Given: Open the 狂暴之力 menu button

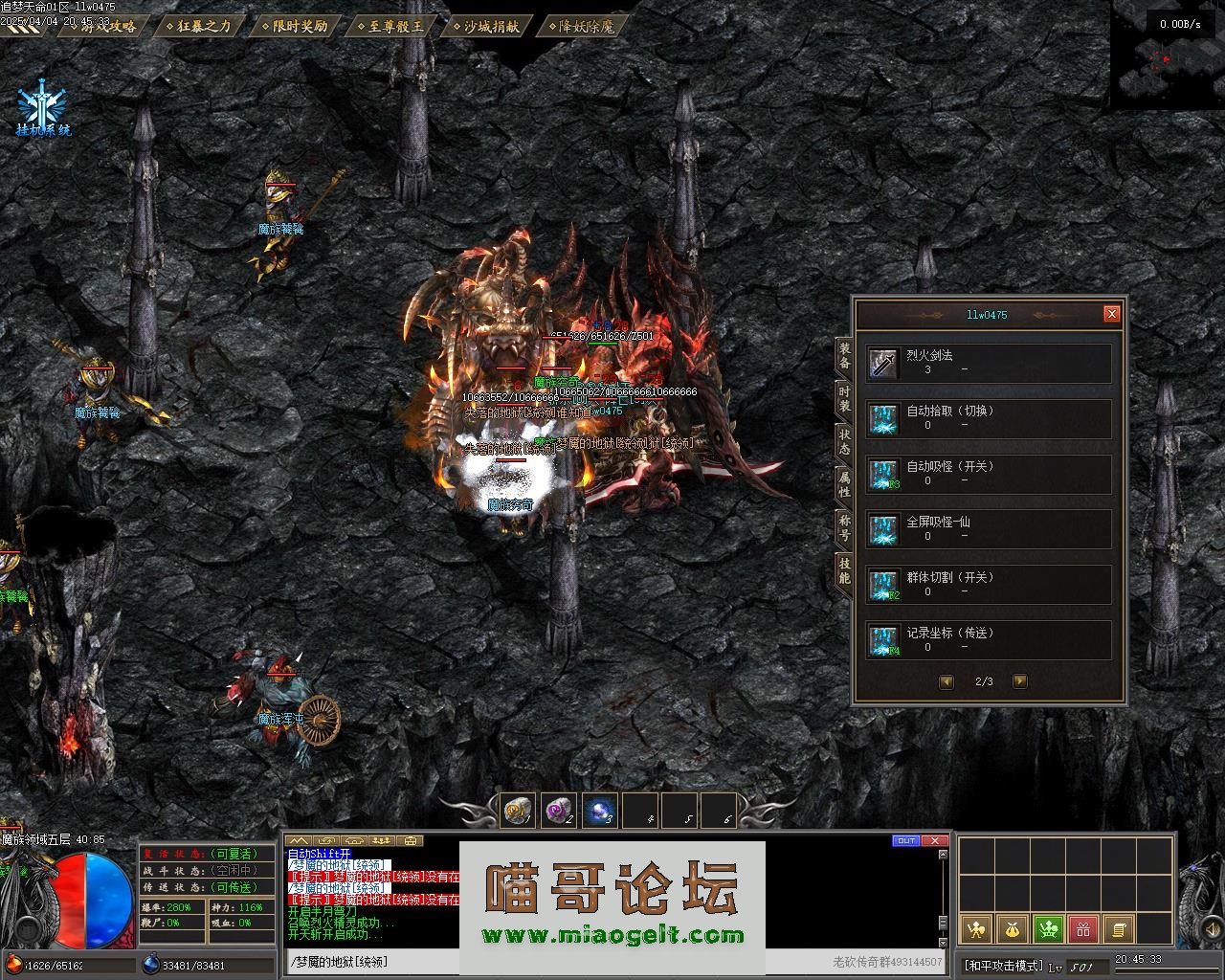Looking at the screenshot, I should coord(198,27).
